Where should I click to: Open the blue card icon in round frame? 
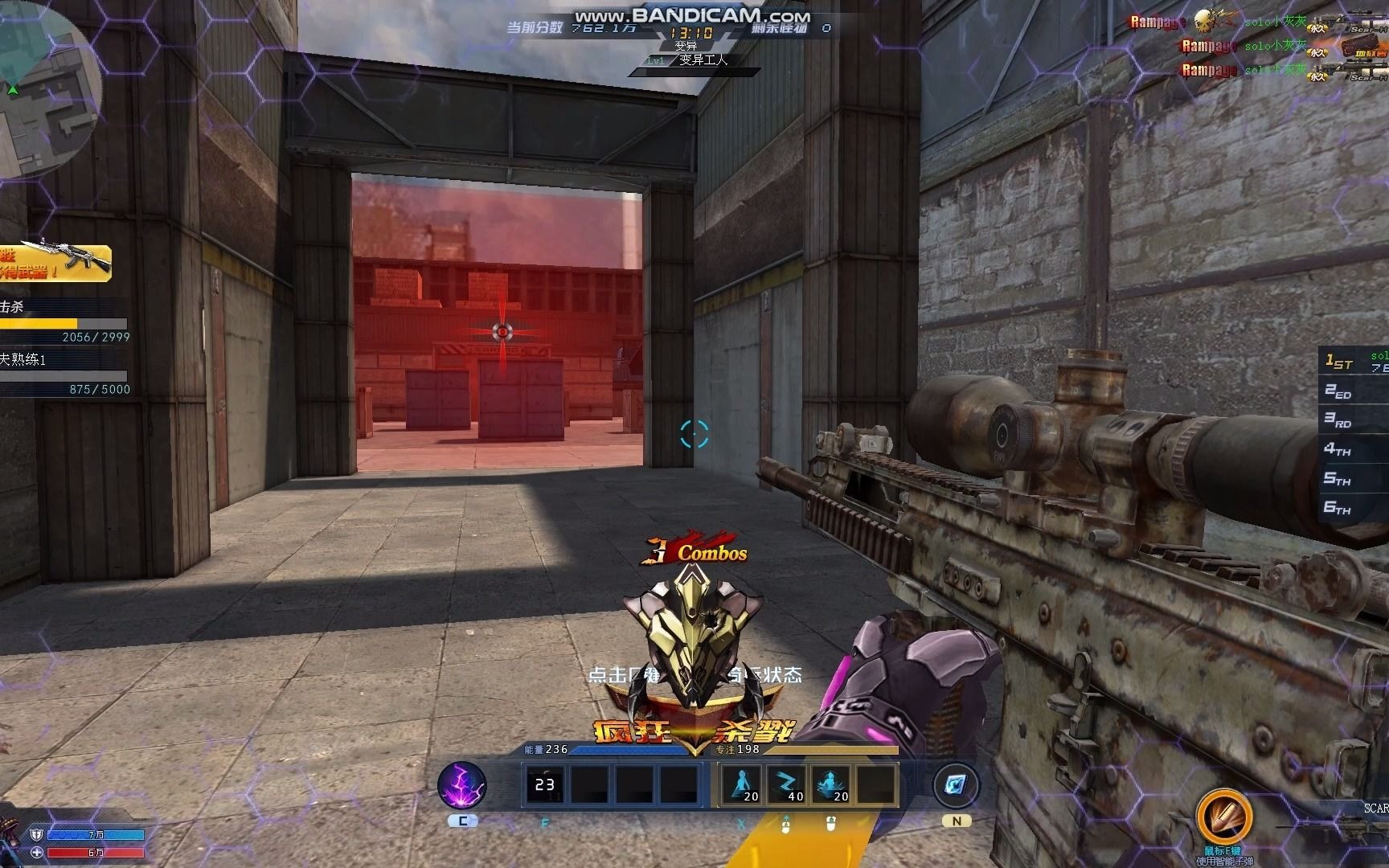point(957,785)
